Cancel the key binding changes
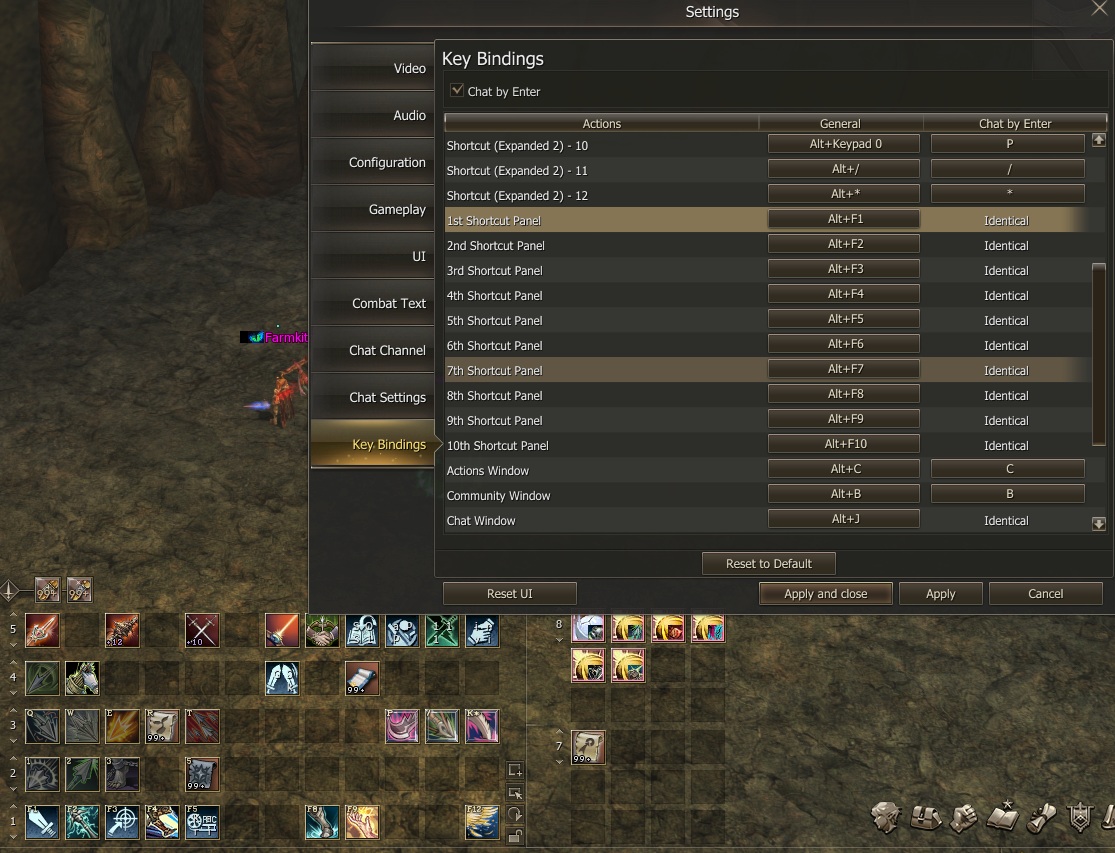This screenshot has height=853, width=1115. click(x=1045, y=593)
